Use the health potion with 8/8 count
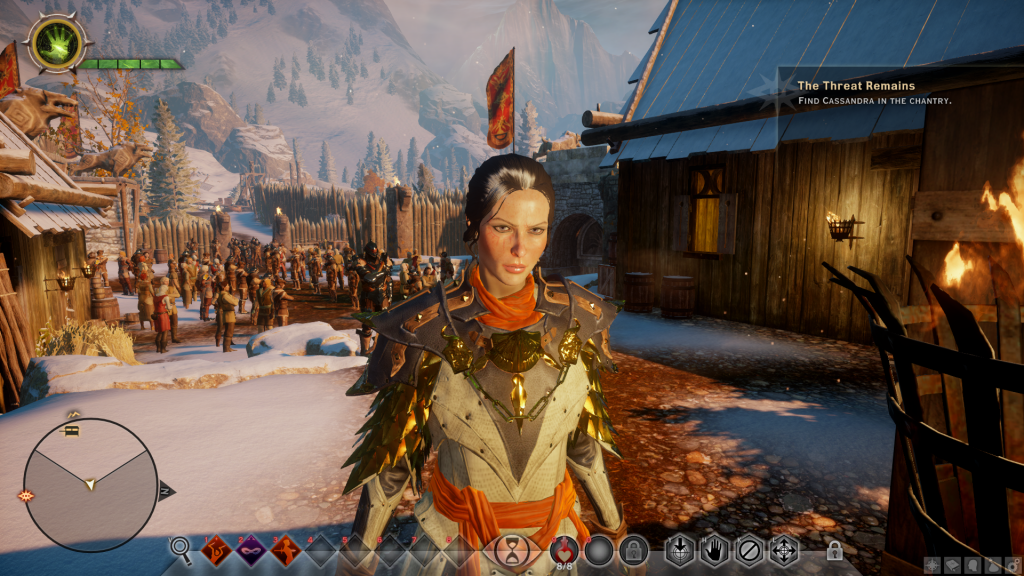The image size is (1024, 576). 565,549
